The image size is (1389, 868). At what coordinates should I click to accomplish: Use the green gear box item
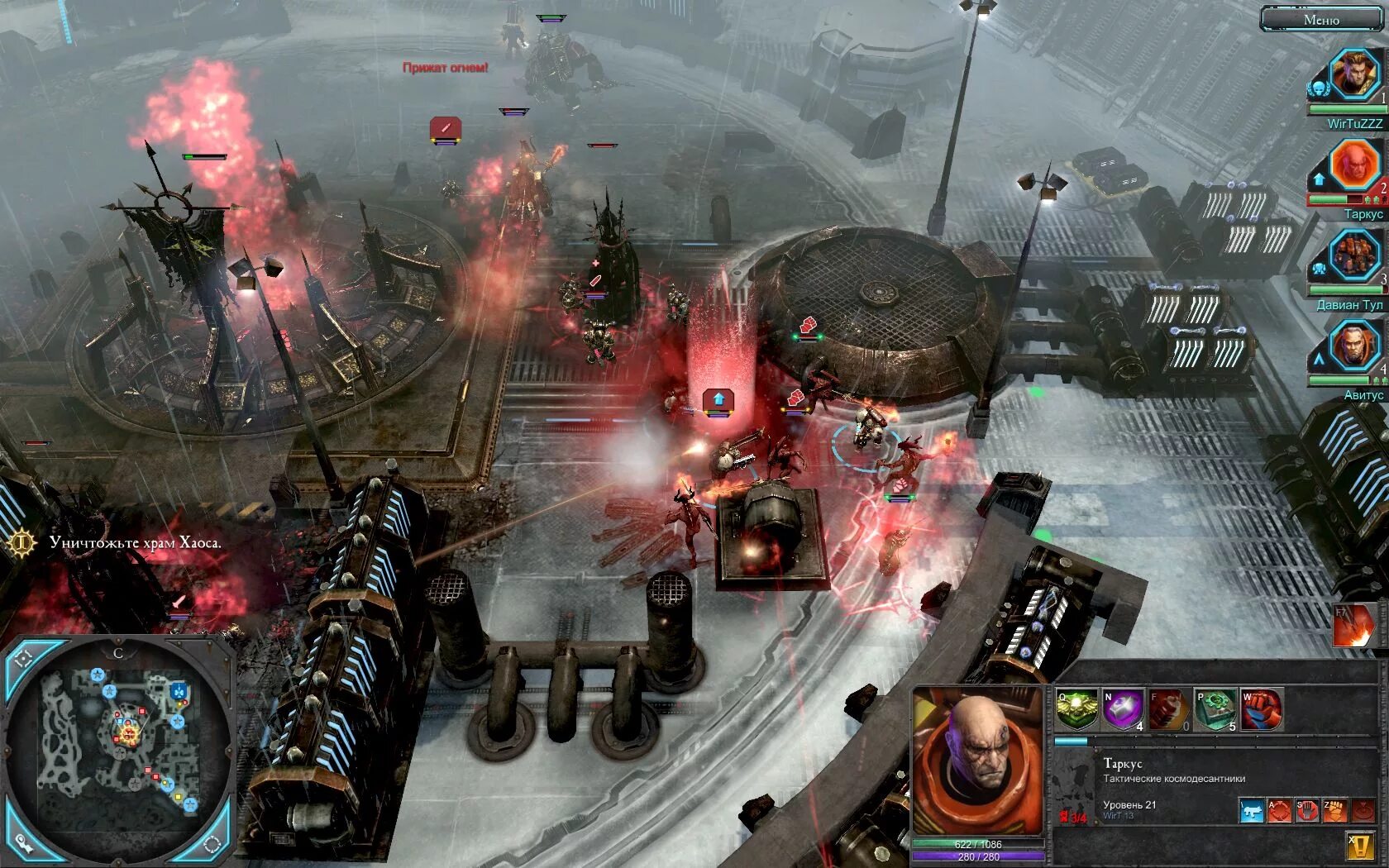coord(1215,710)
